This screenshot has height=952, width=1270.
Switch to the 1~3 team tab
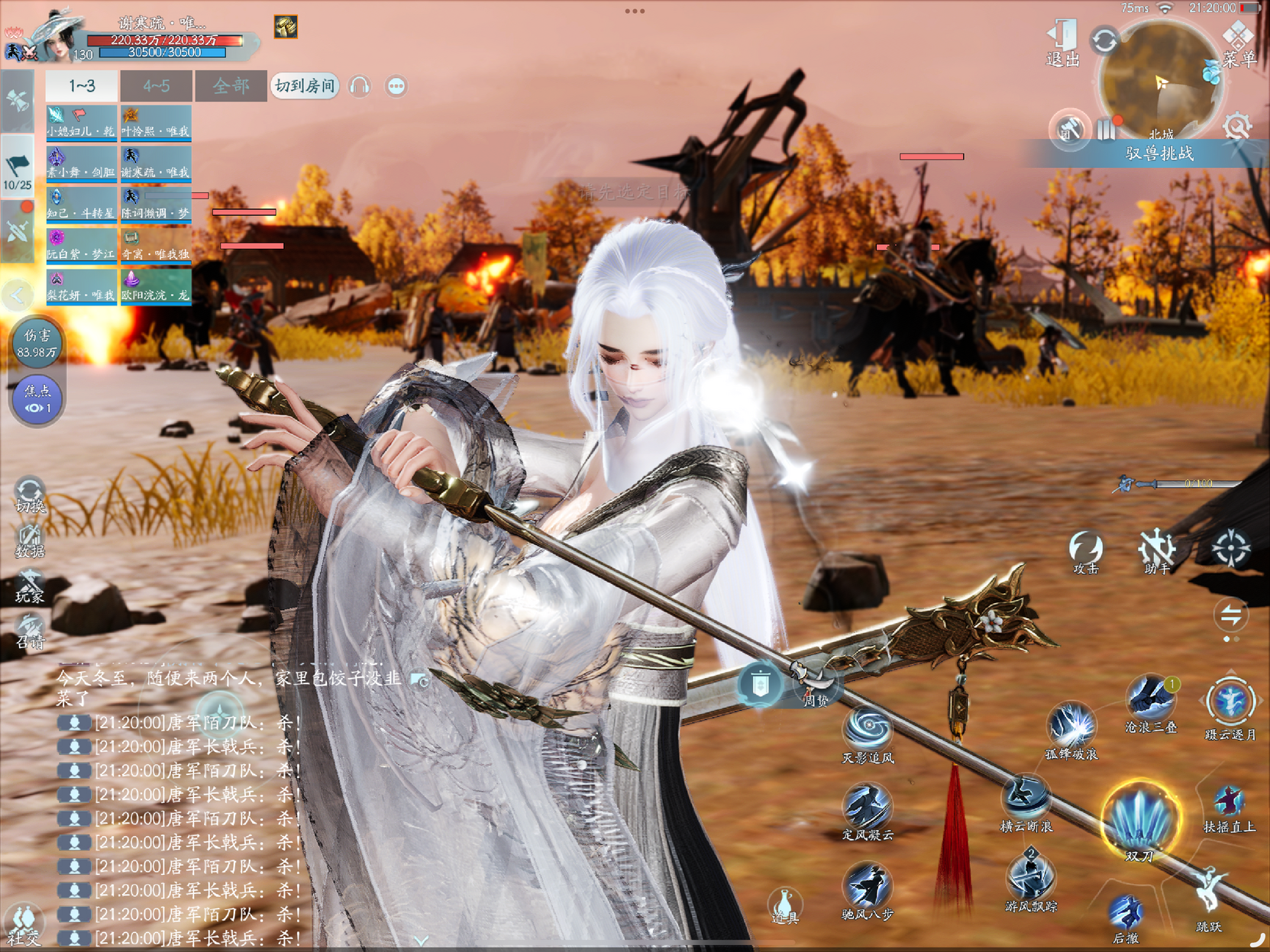[x=82, y=86]
